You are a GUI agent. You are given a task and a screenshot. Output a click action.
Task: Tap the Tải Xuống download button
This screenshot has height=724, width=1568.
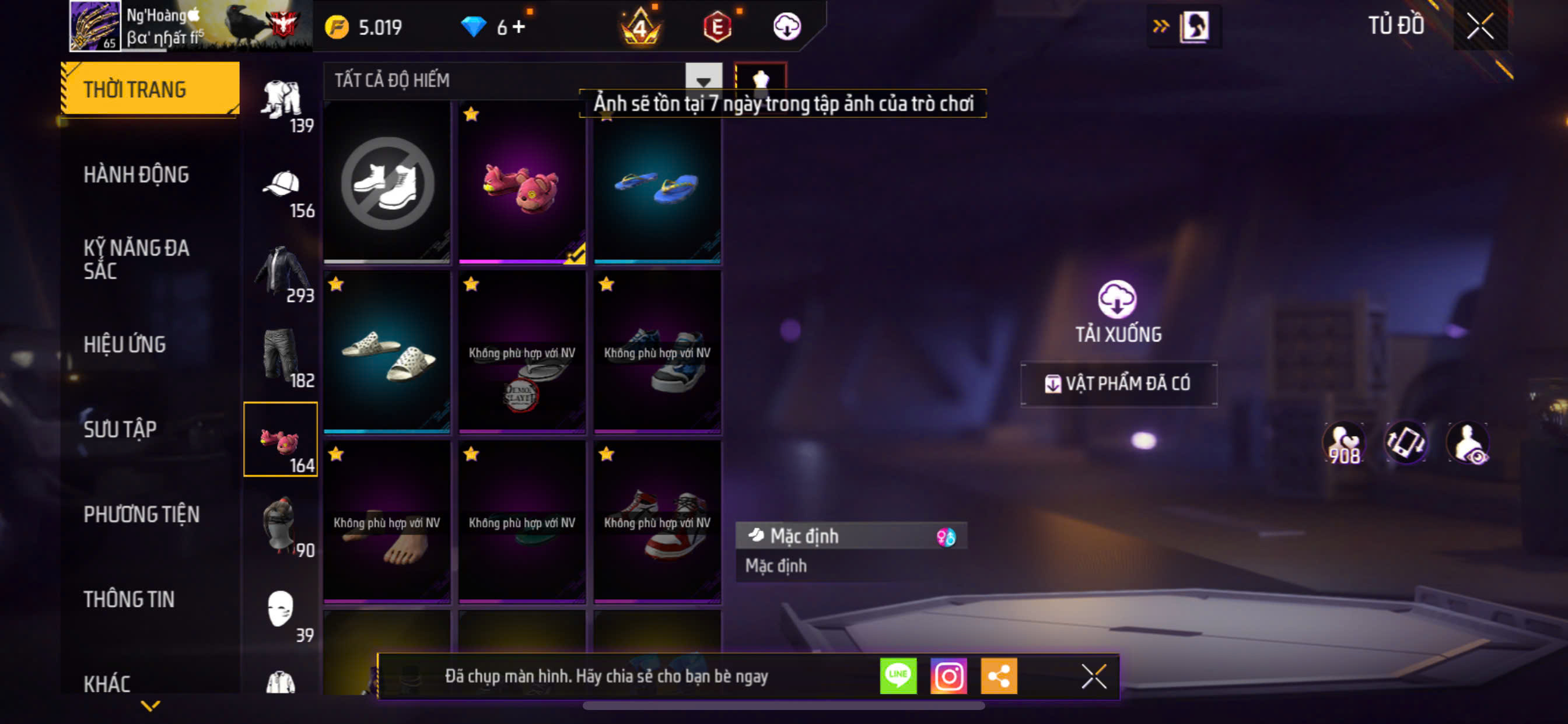[x=1118, y=311]
